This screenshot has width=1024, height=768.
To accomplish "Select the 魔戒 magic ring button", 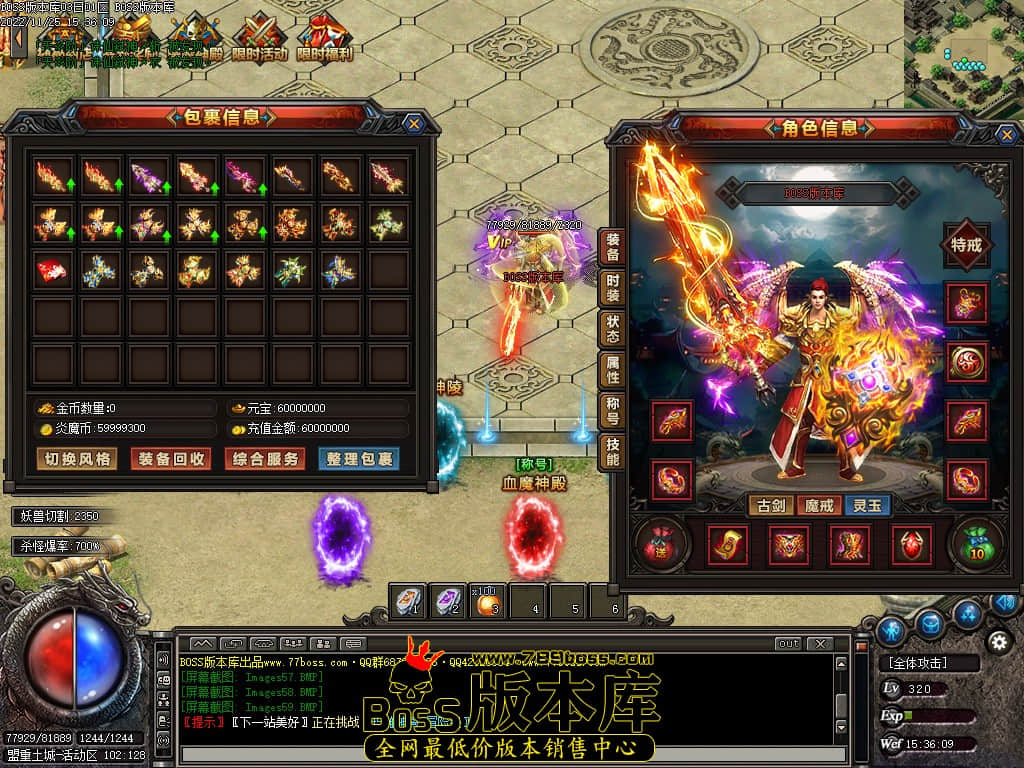I will pos(819,505).
